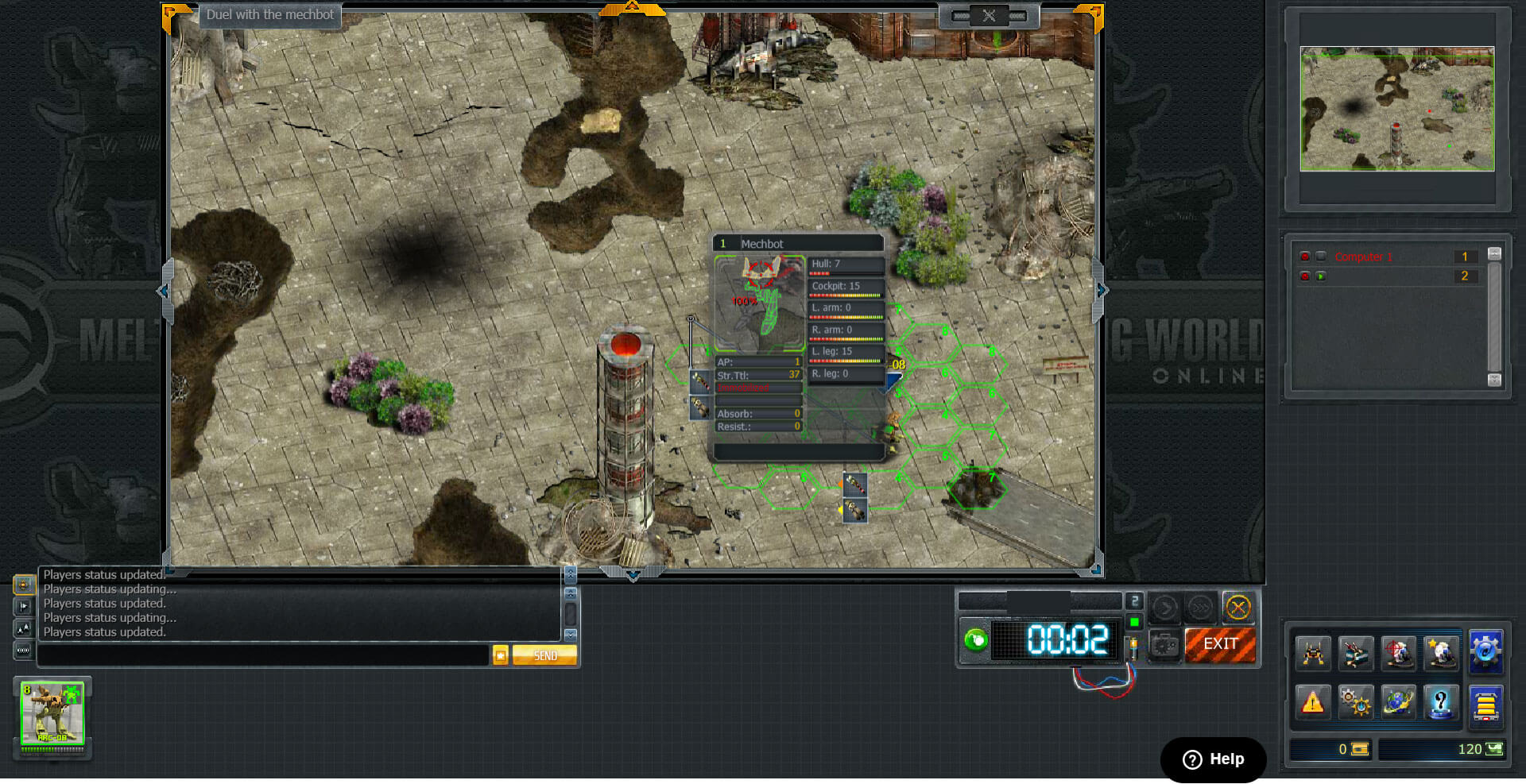Click the orange circled X cancel button
Viewport: 1526px width, 784px height.
[x=1237, y=608]
